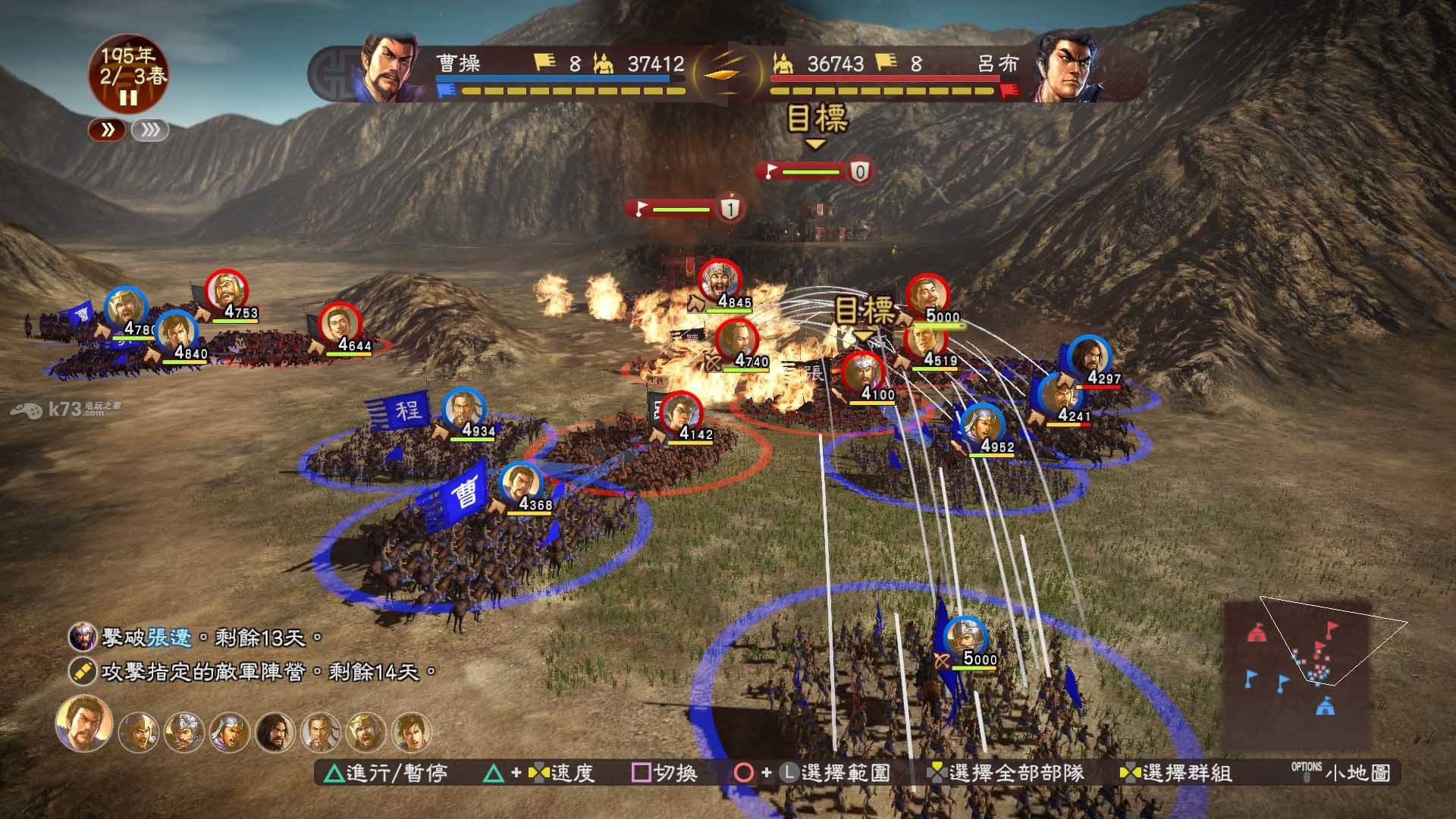Select the large Cao Cao portrait in officer row

tap(83, 723)
